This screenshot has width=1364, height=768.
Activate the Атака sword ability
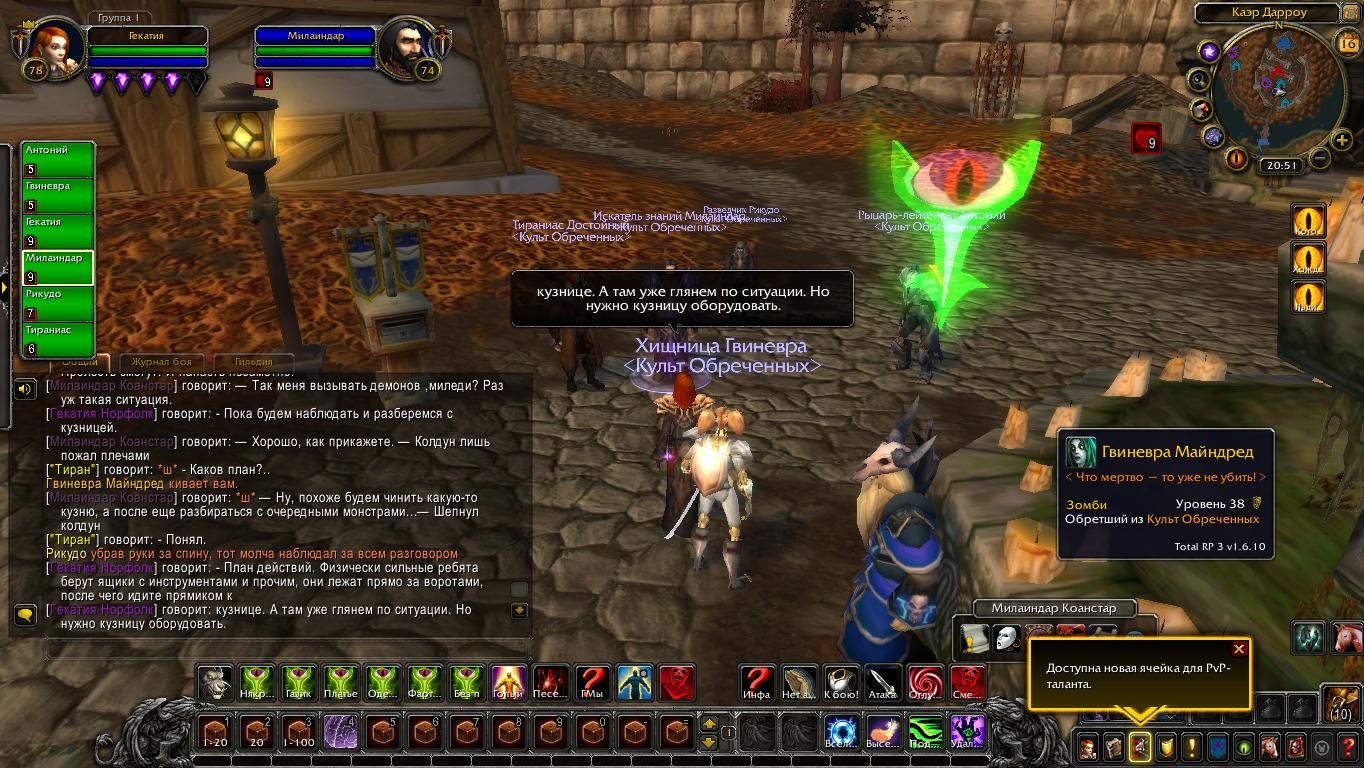coord(883,682)
